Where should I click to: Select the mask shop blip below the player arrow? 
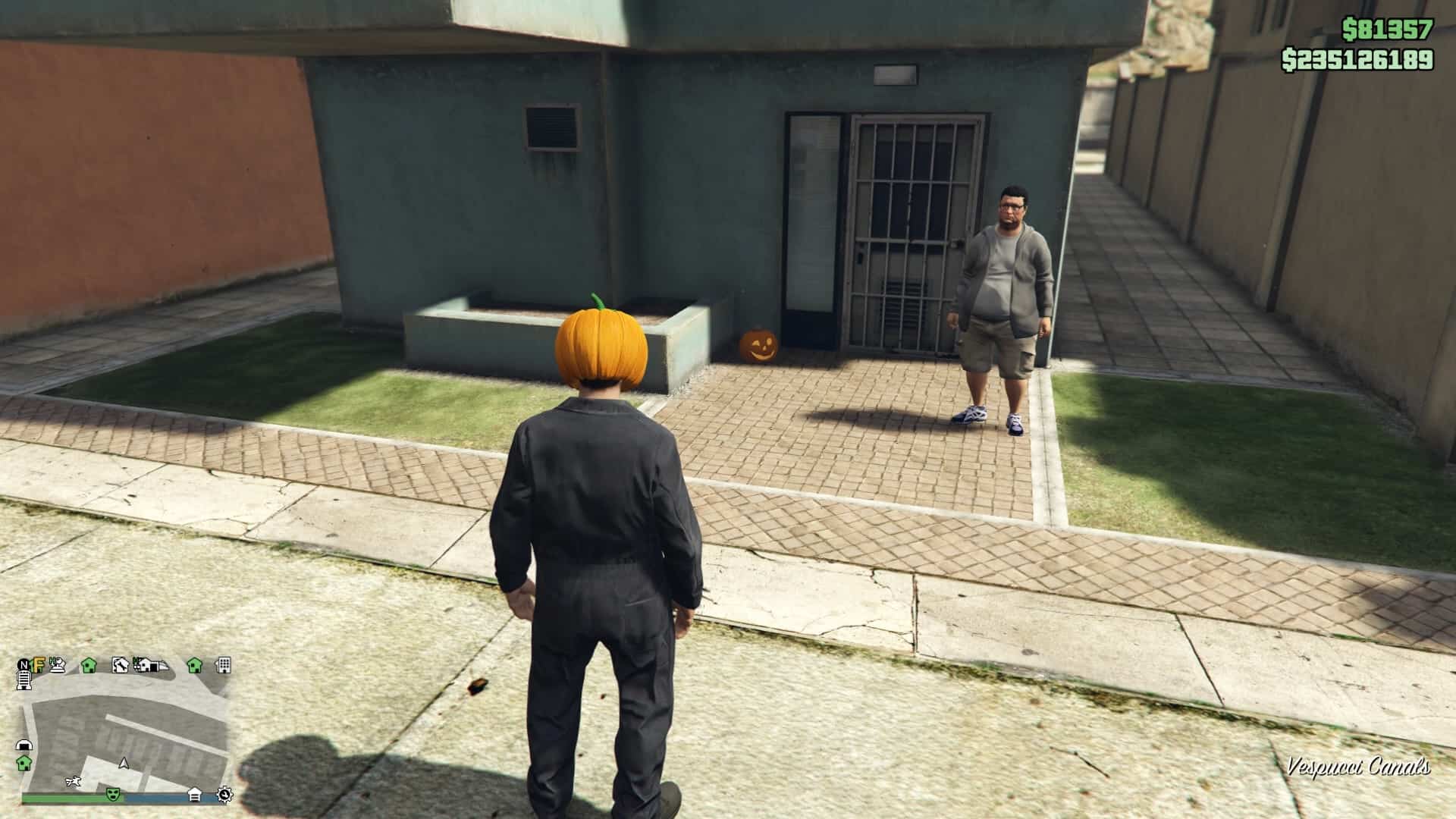[112, 795]
